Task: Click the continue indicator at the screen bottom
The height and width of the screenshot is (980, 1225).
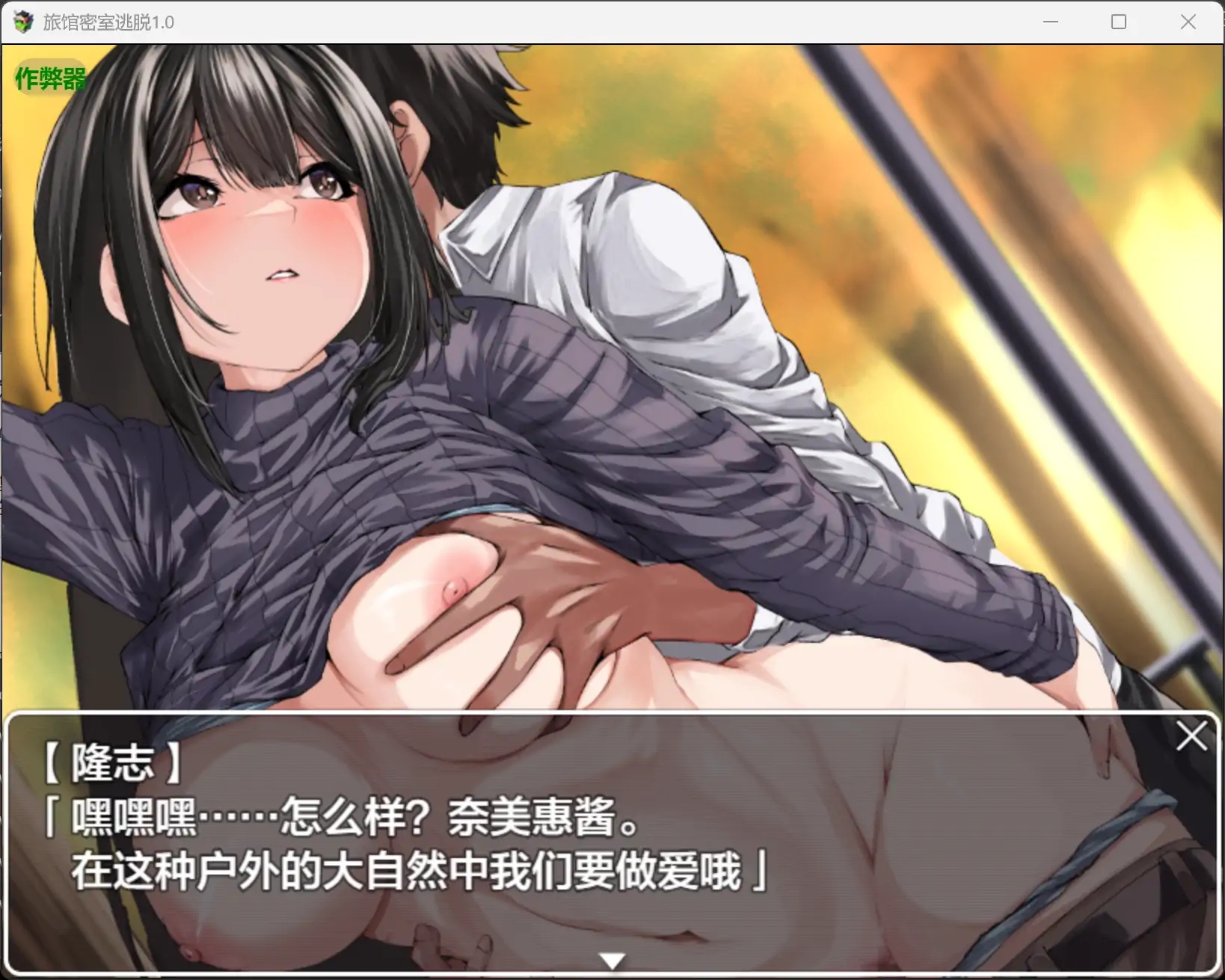Action: tap(612, 960)
